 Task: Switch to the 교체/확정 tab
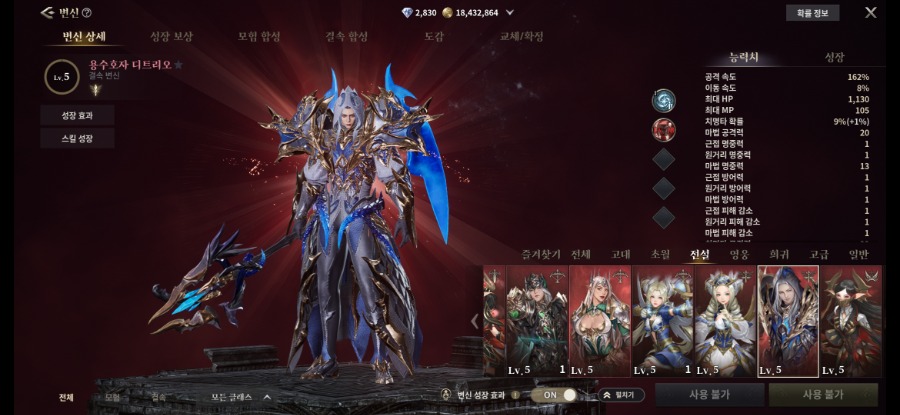tap(521, 37)
